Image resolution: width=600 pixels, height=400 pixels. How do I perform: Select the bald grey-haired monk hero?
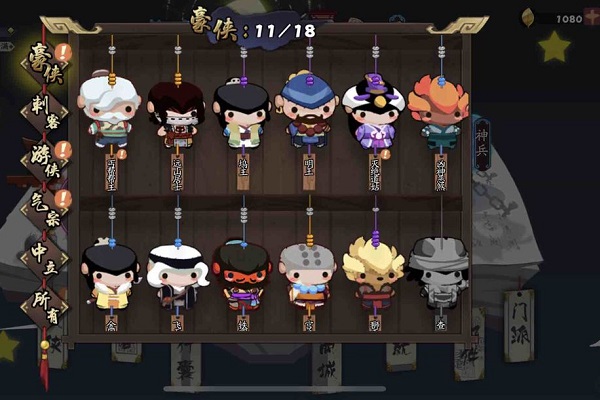308,273
